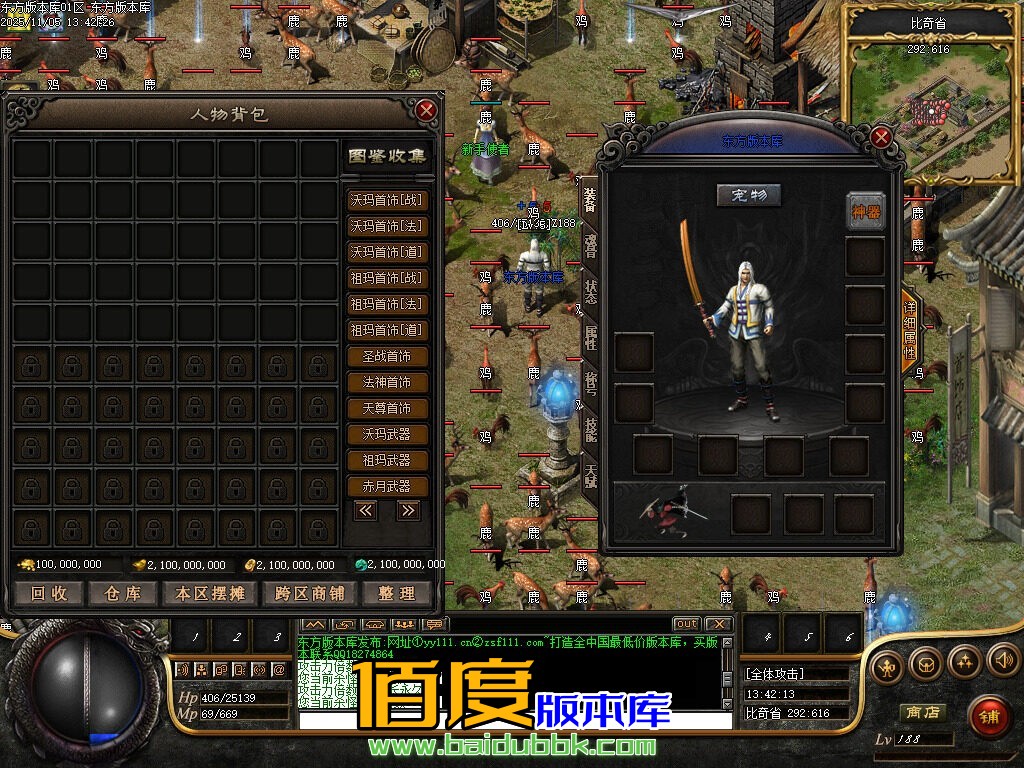1024x768 pixels.
Task: Select 沃玛首饰[战] from the list
Action: (387, 200)
